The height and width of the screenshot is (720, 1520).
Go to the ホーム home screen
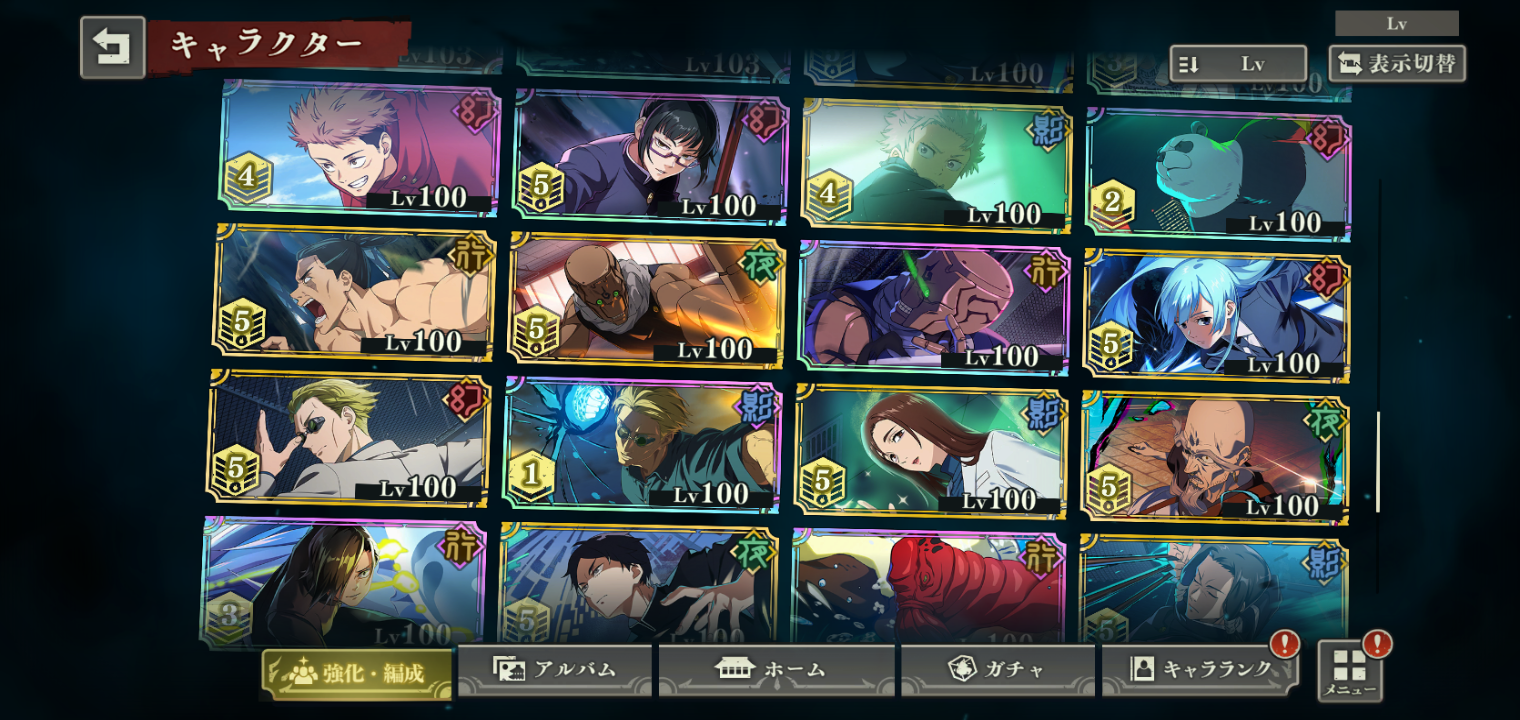(x=776, y=669)
